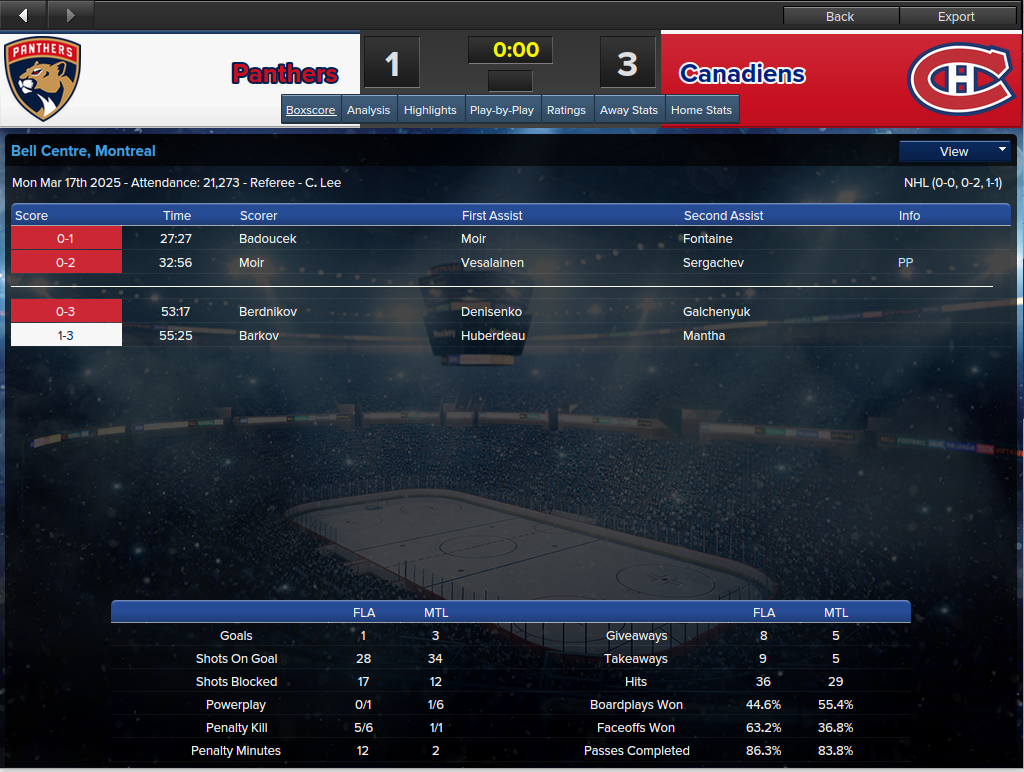View the Away Stats tab
This screenshot has height=772, width=1024.
click(629, 110)
